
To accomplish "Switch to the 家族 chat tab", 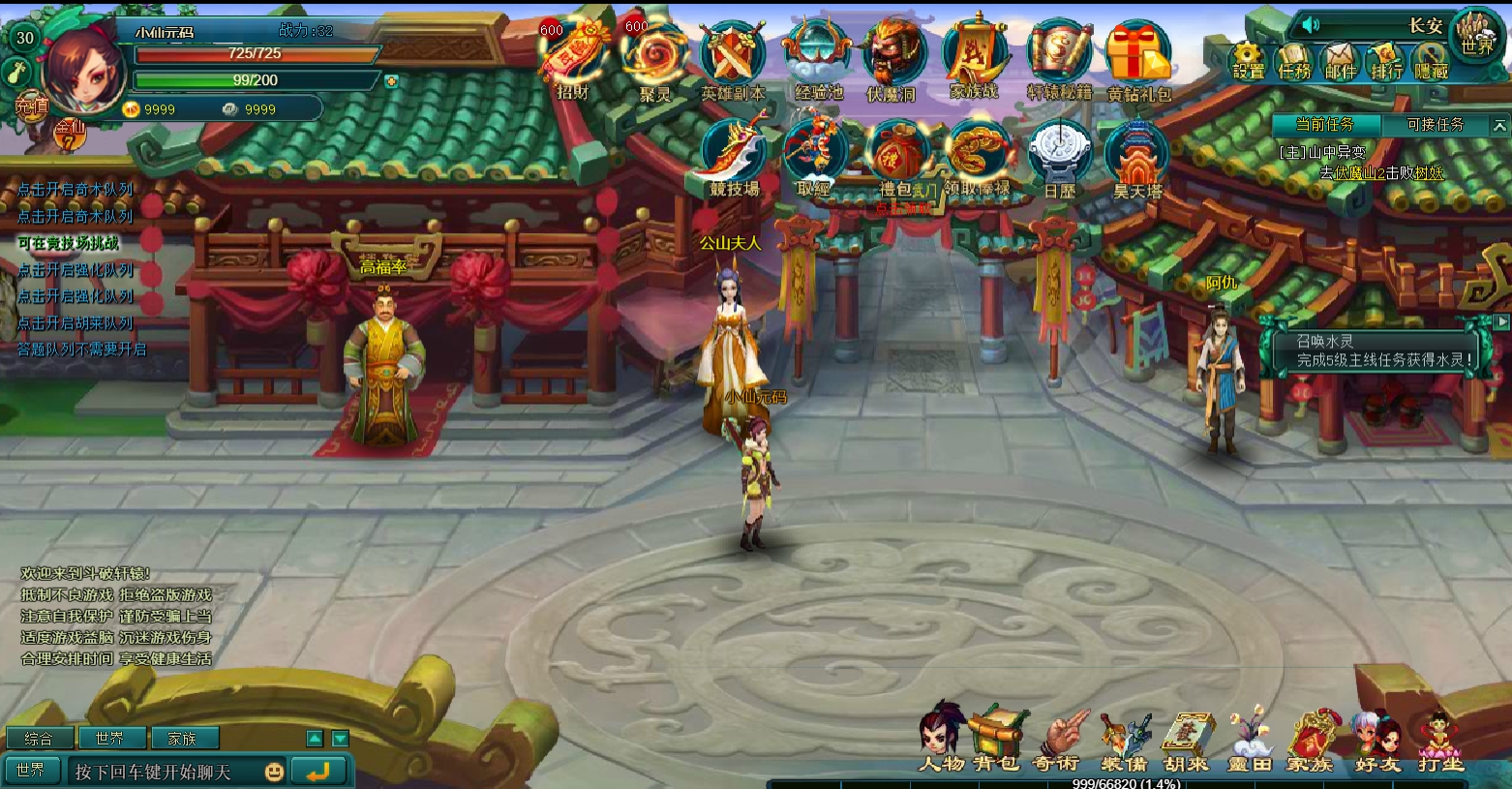I will tap(185, 738).
